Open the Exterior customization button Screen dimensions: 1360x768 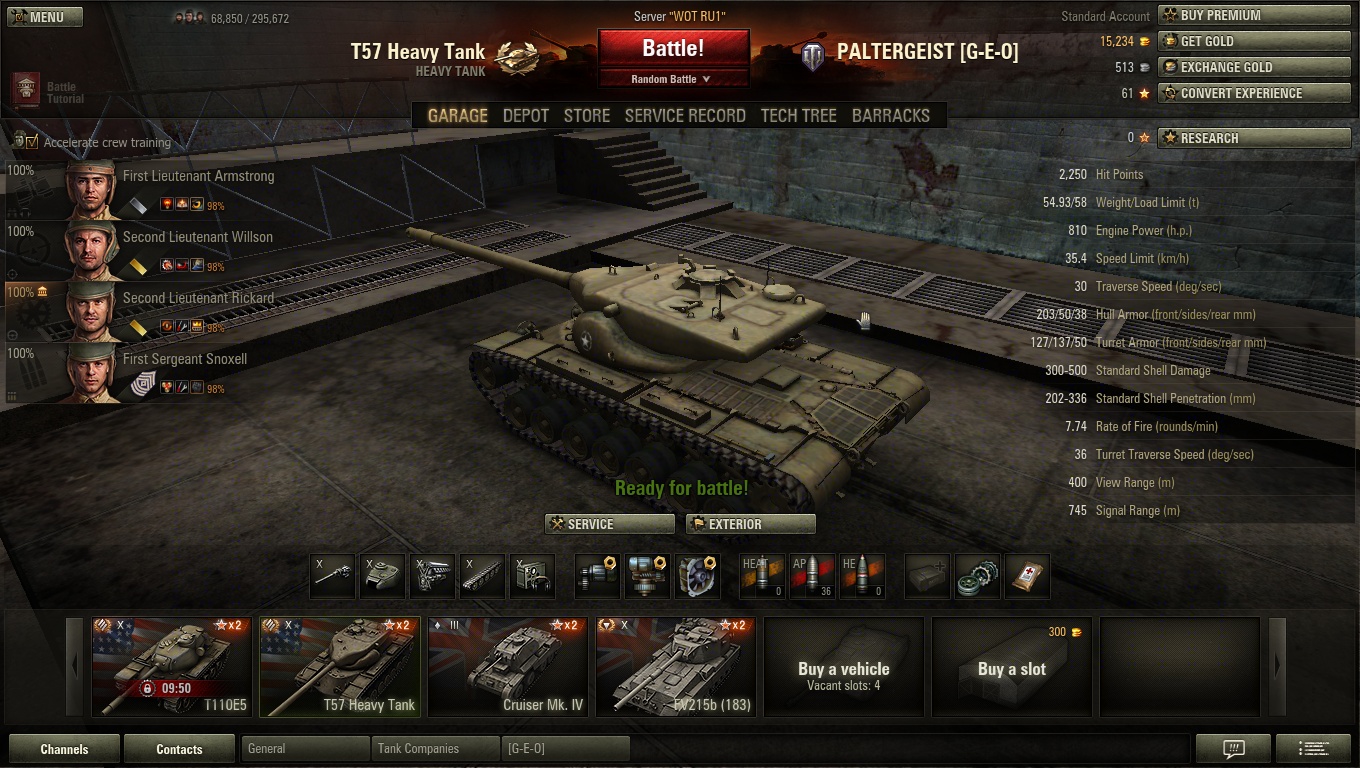[751, 524]
